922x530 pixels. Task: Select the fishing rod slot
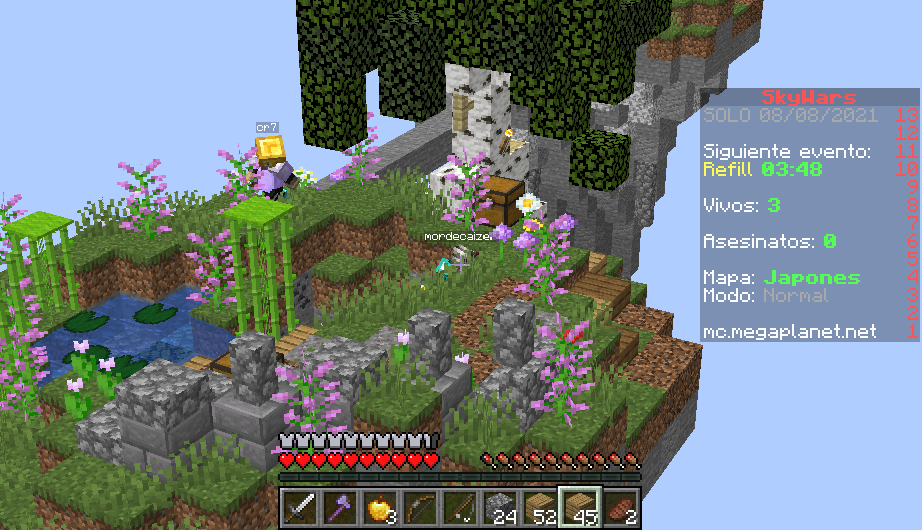(459, 508)
